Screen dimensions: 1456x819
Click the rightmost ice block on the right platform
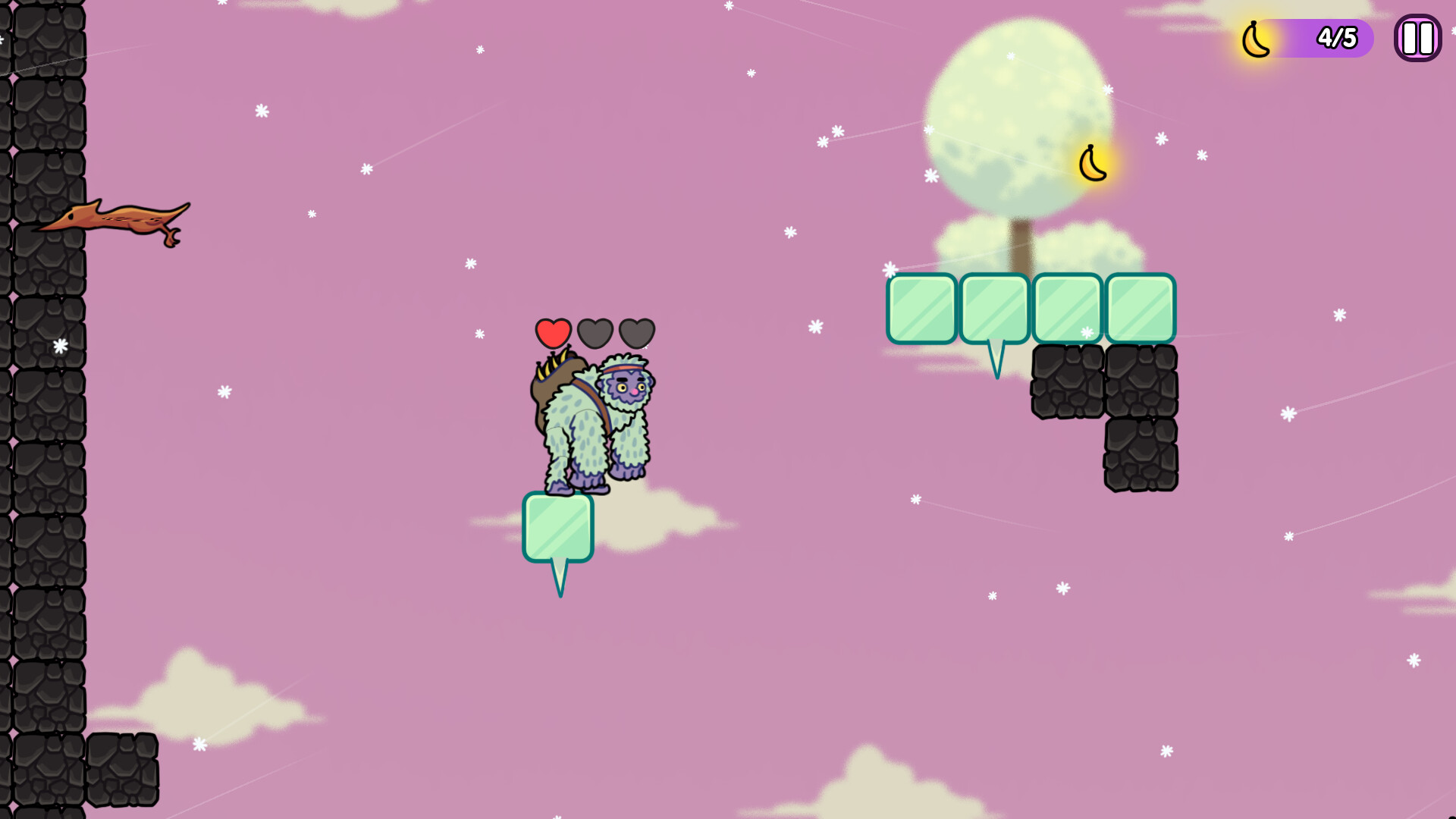click(1141, 307)
